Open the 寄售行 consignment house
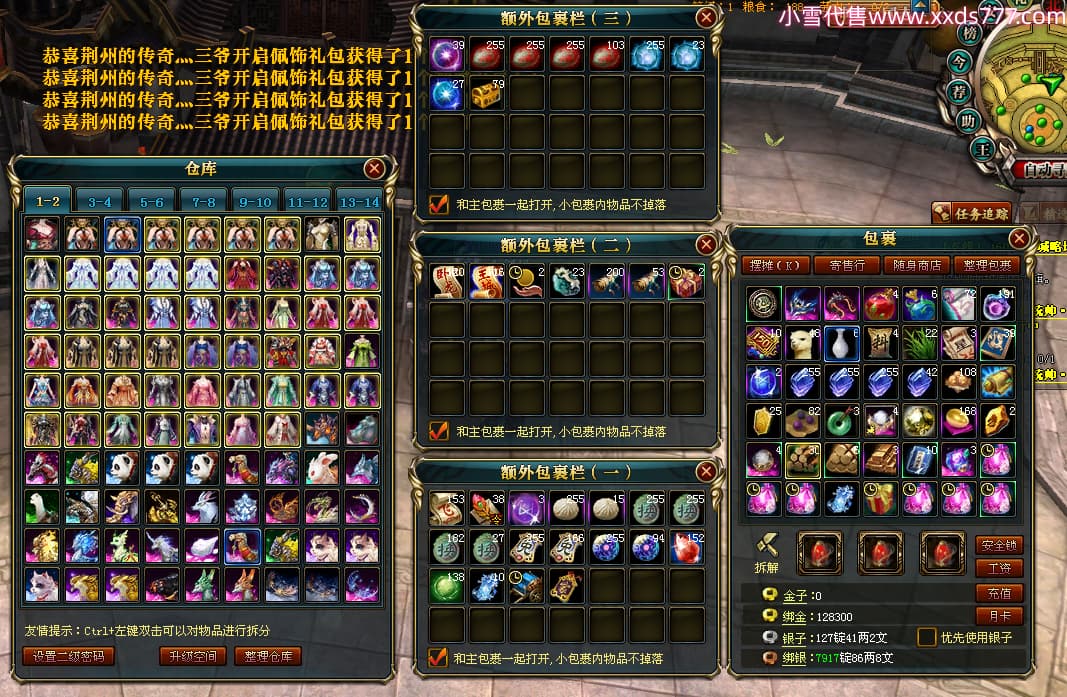1067x697 pixels. (840, 265)
